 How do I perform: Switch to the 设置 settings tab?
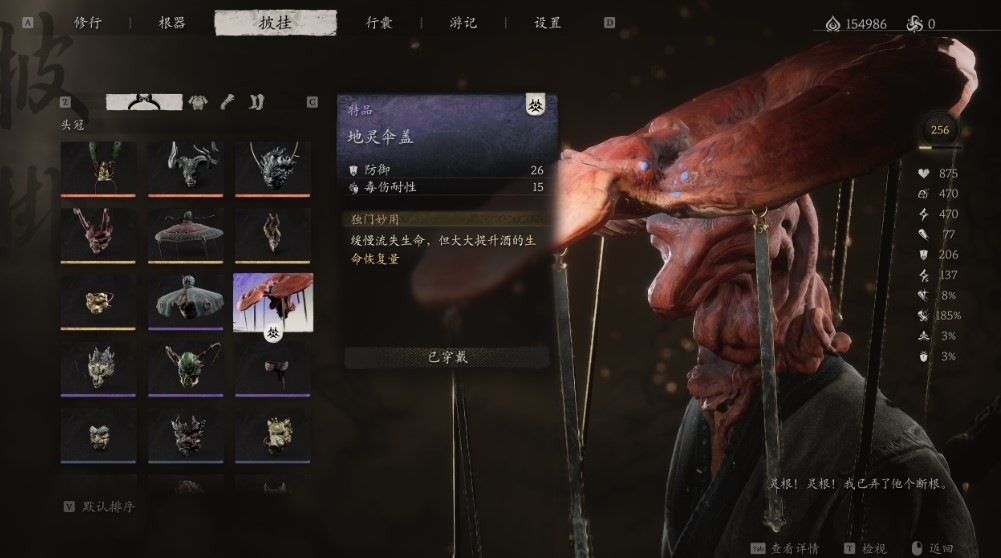[547, 23]
